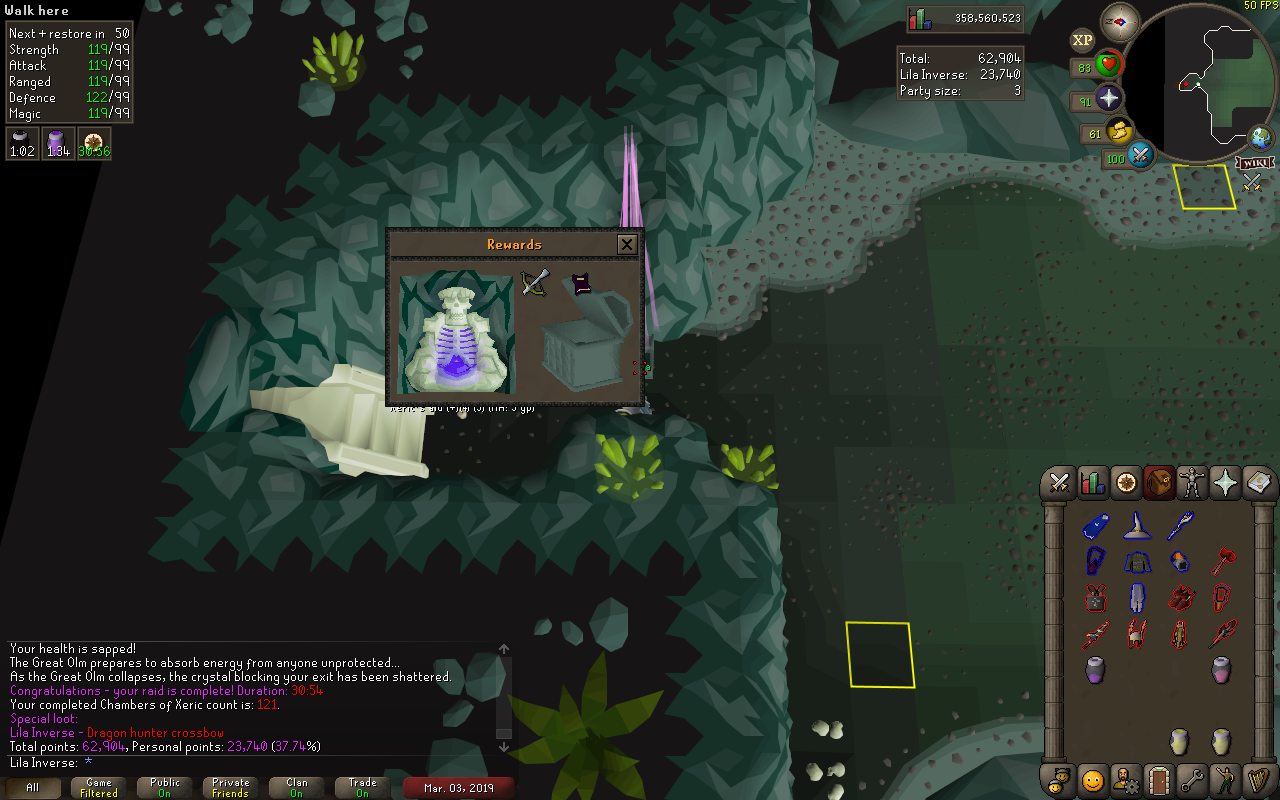Click the Wiki lookup banner

tap(1254, 162)
